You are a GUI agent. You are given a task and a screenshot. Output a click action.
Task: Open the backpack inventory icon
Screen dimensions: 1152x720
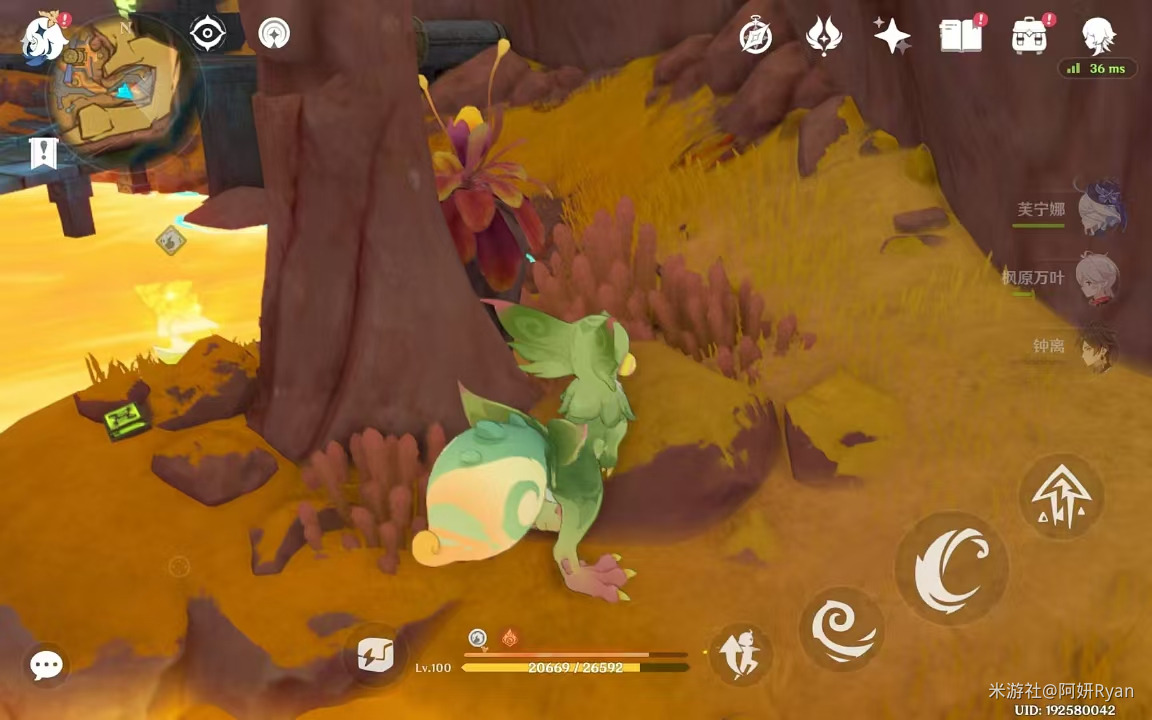pos(1029,37)
